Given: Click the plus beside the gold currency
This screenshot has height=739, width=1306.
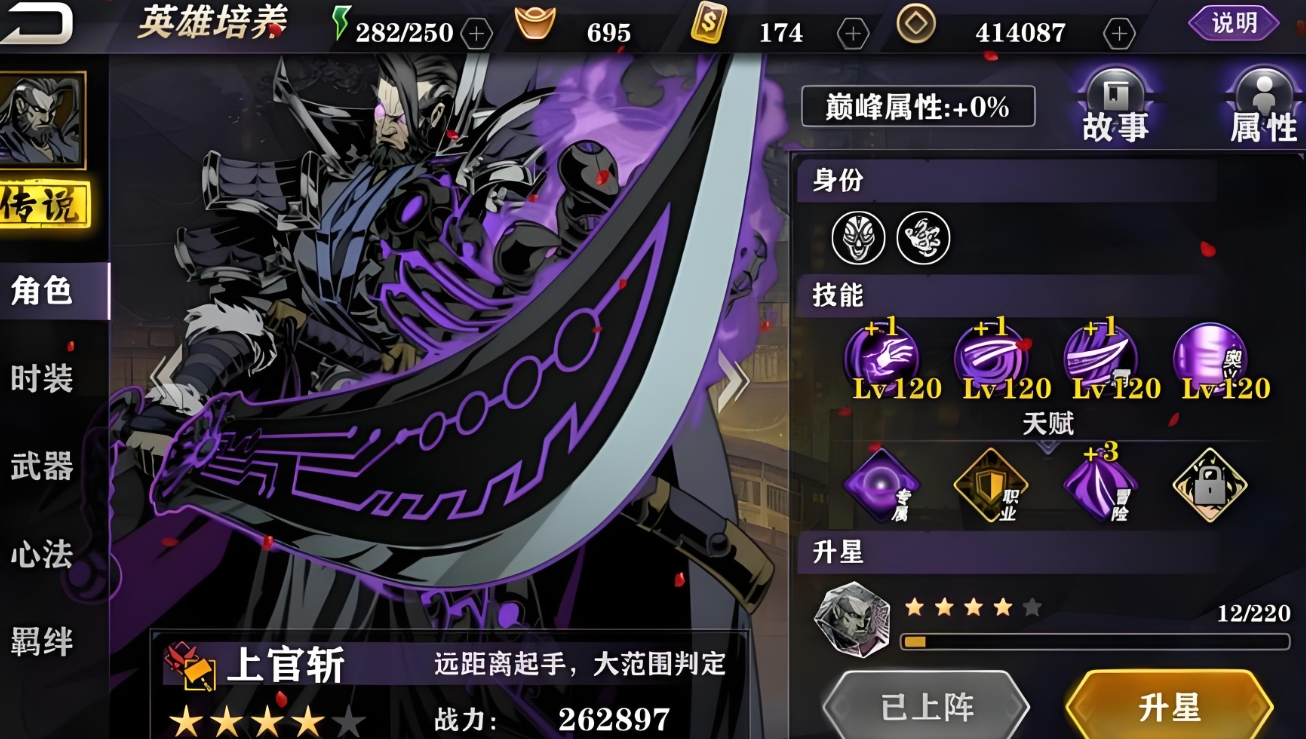Looking at the screenshot, I should pyautogui.click(x=852, y=32).
